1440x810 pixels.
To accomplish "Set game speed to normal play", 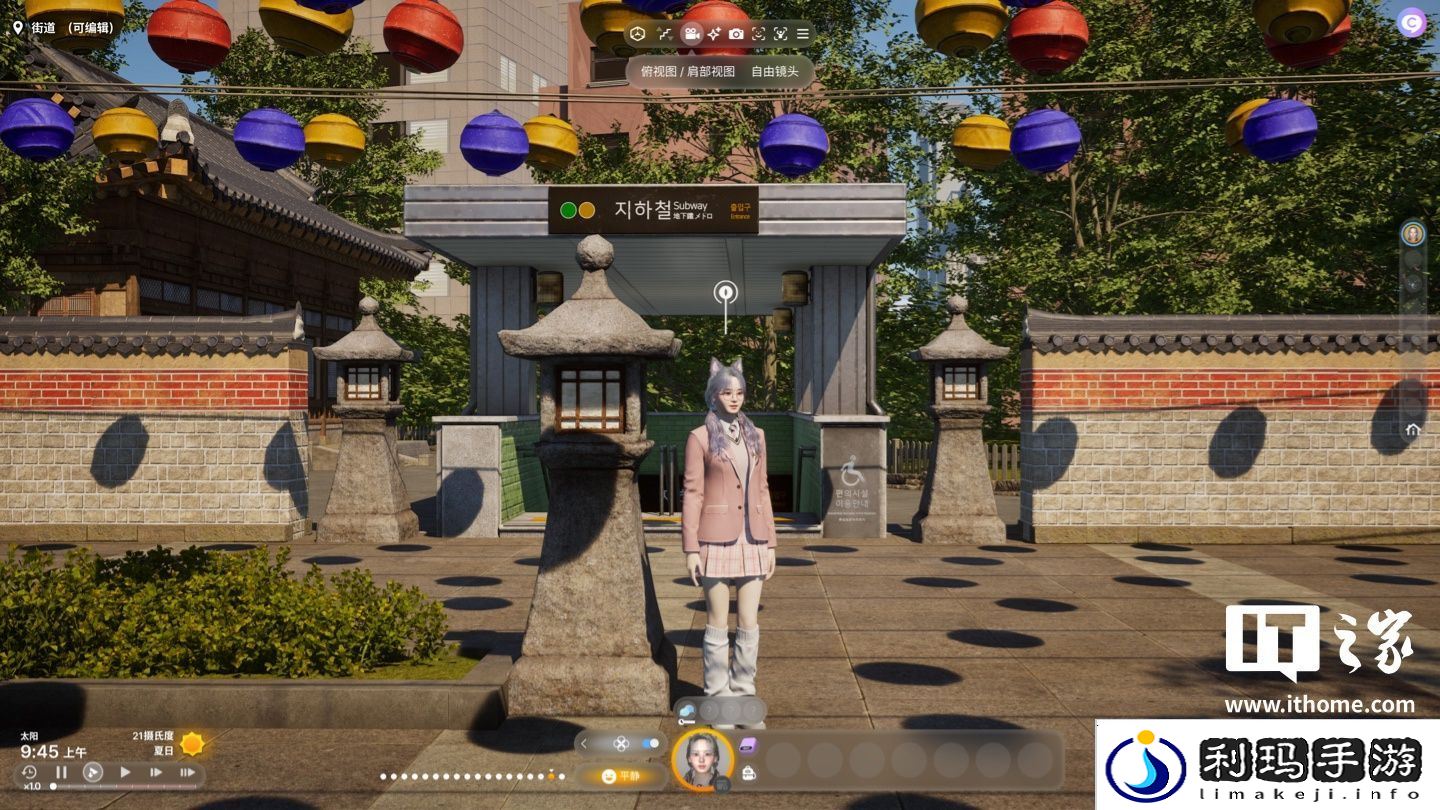I will [x=125, y=772].
